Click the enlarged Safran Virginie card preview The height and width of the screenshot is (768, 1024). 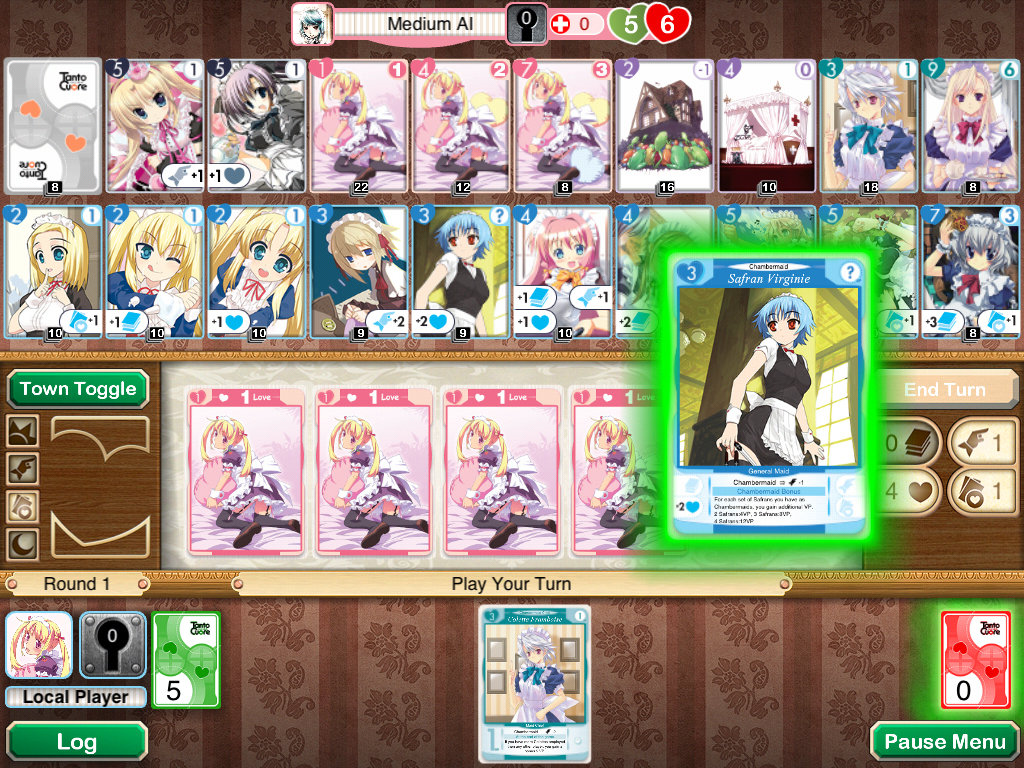[769, 395]
